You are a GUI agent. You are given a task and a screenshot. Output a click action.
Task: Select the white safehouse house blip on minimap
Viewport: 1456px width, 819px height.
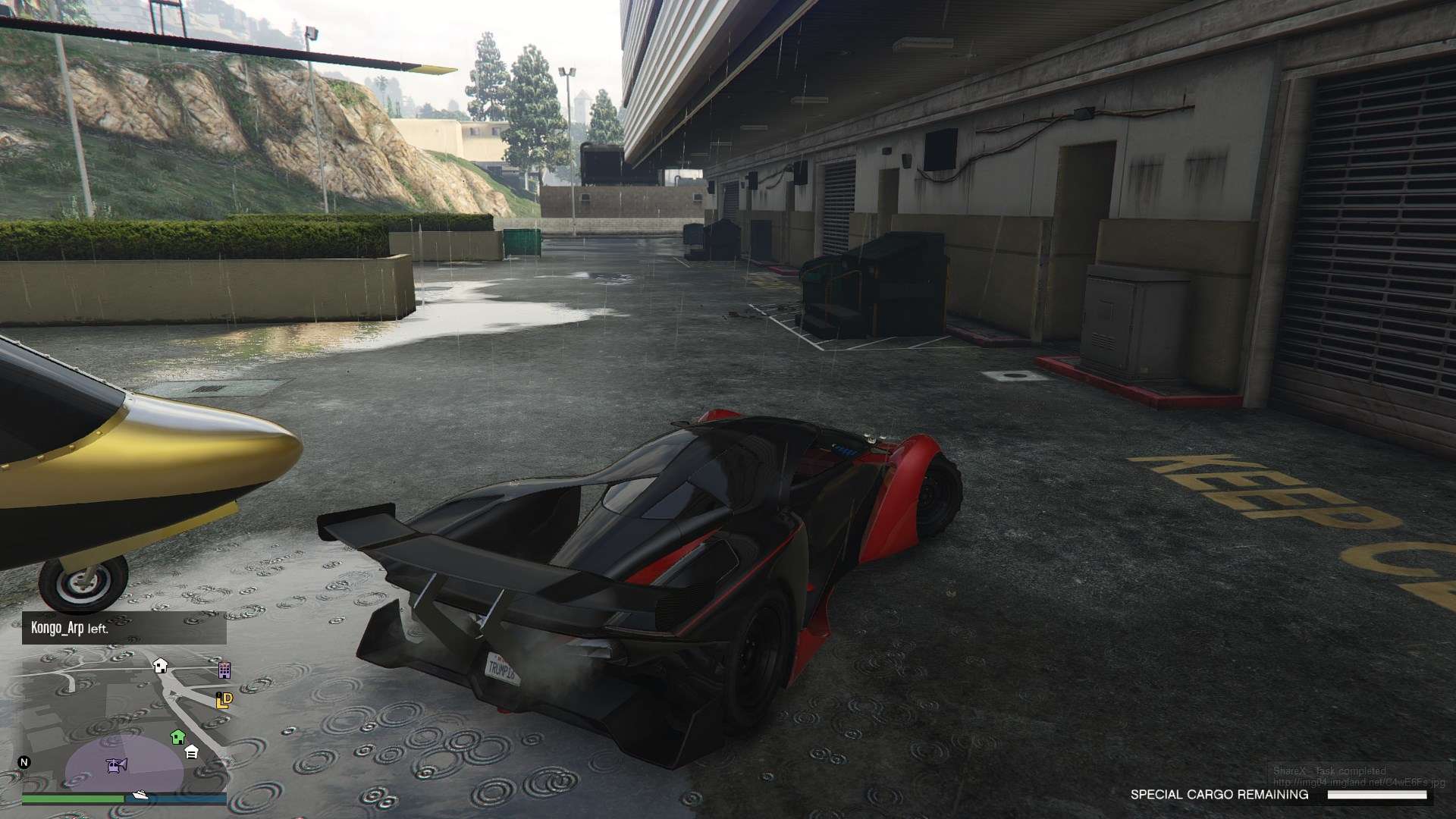(160, 667)
